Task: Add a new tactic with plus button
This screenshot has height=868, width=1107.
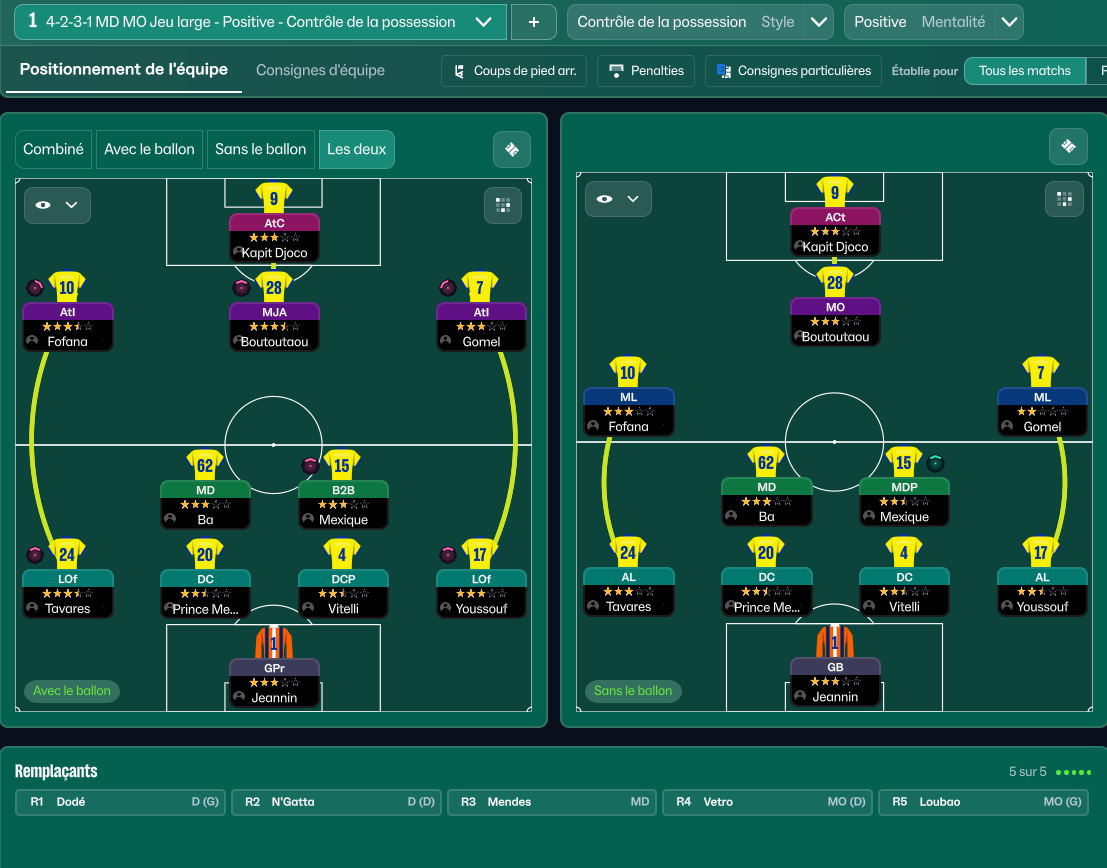Action: [x=533, y=22]
